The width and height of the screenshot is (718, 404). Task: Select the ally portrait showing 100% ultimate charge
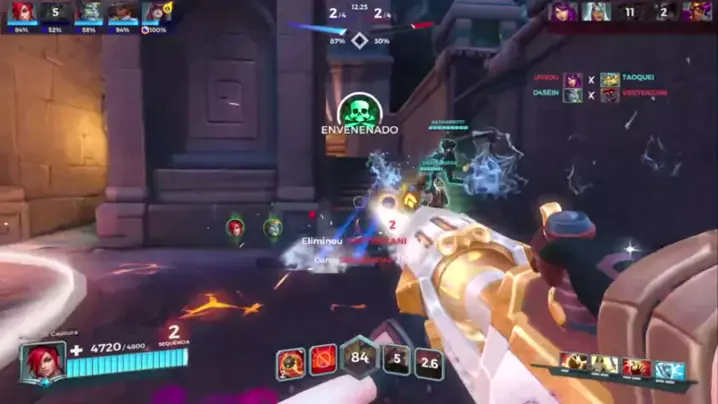155,13
